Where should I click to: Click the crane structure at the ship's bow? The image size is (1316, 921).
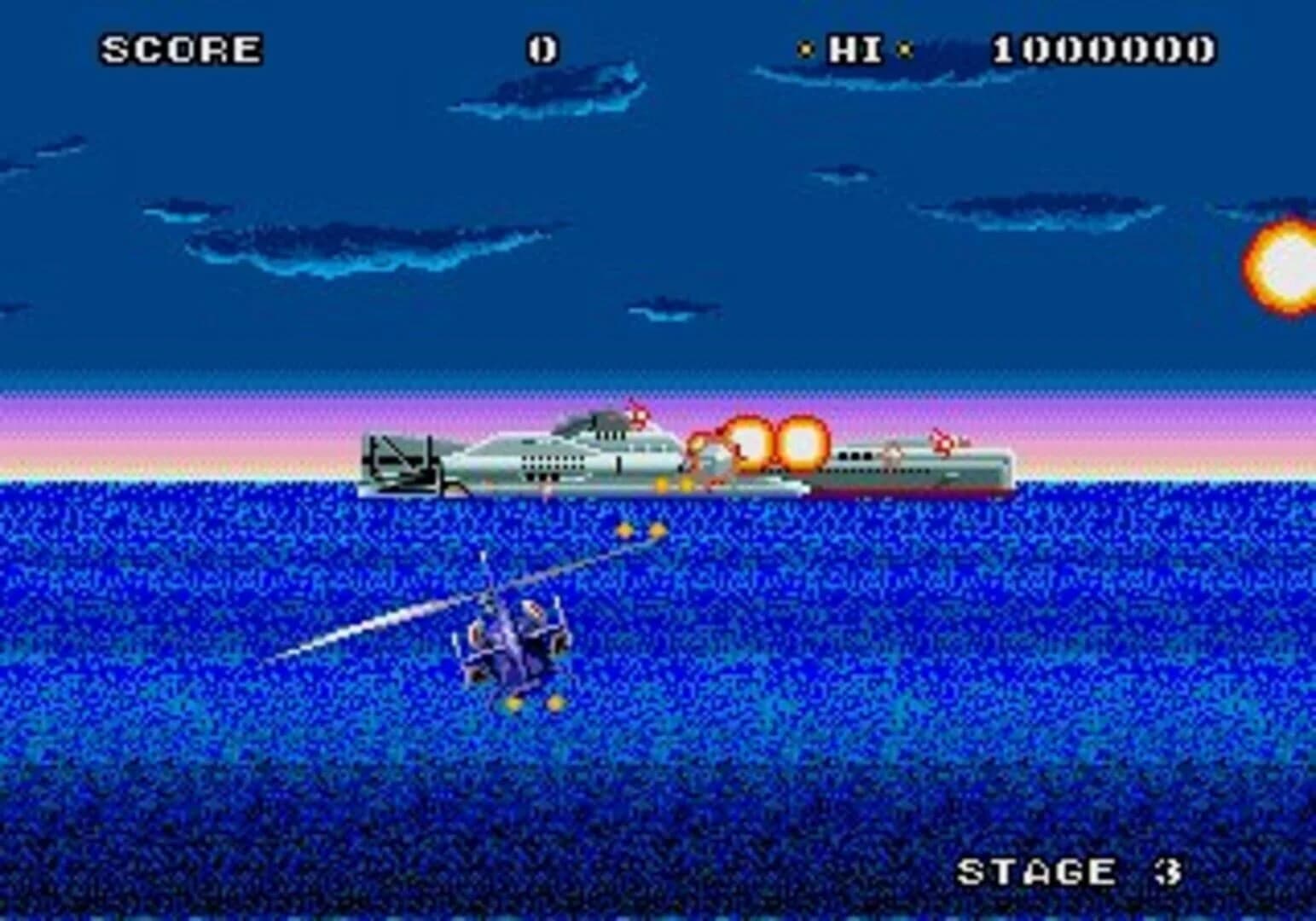pyautogui.click(x=401, y=460)
